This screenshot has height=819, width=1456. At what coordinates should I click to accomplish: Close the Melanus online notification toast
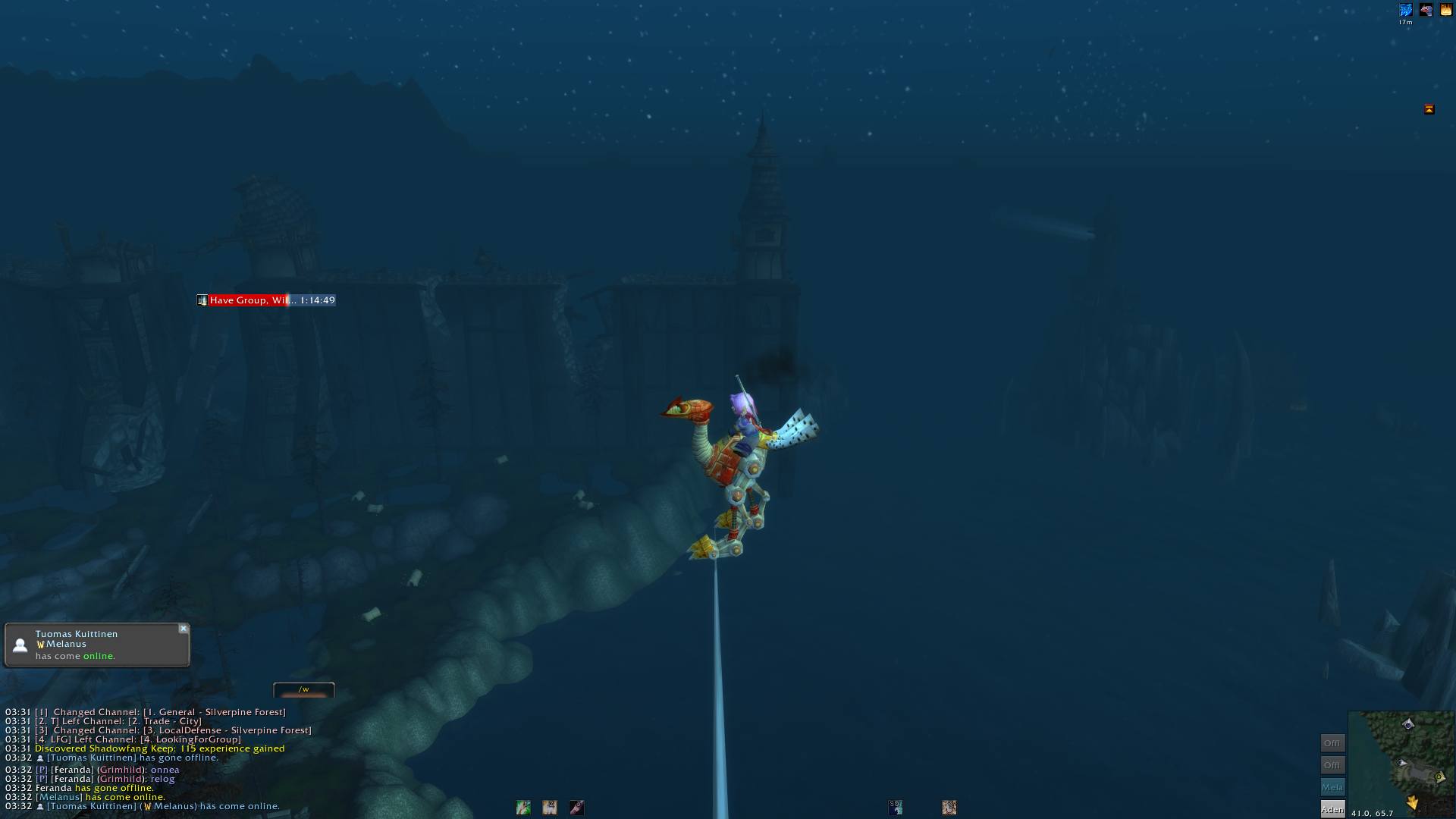pos(183,629)
